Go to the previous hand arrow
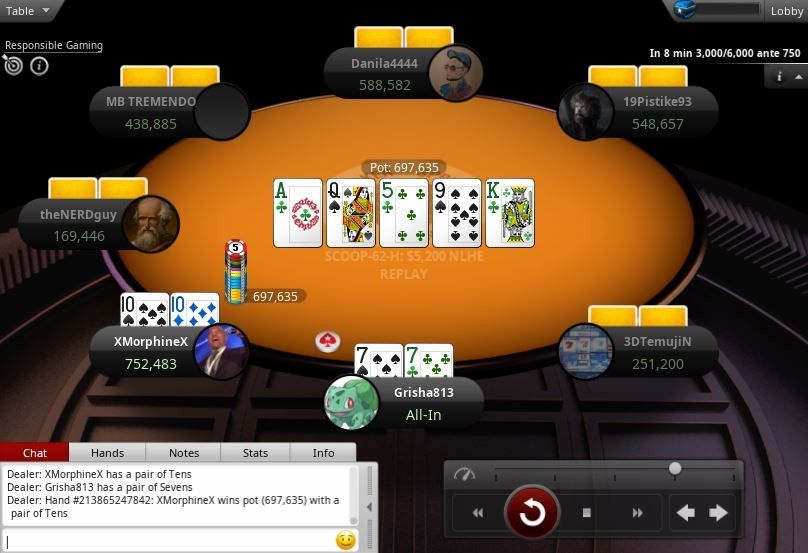 coord(686,513)
